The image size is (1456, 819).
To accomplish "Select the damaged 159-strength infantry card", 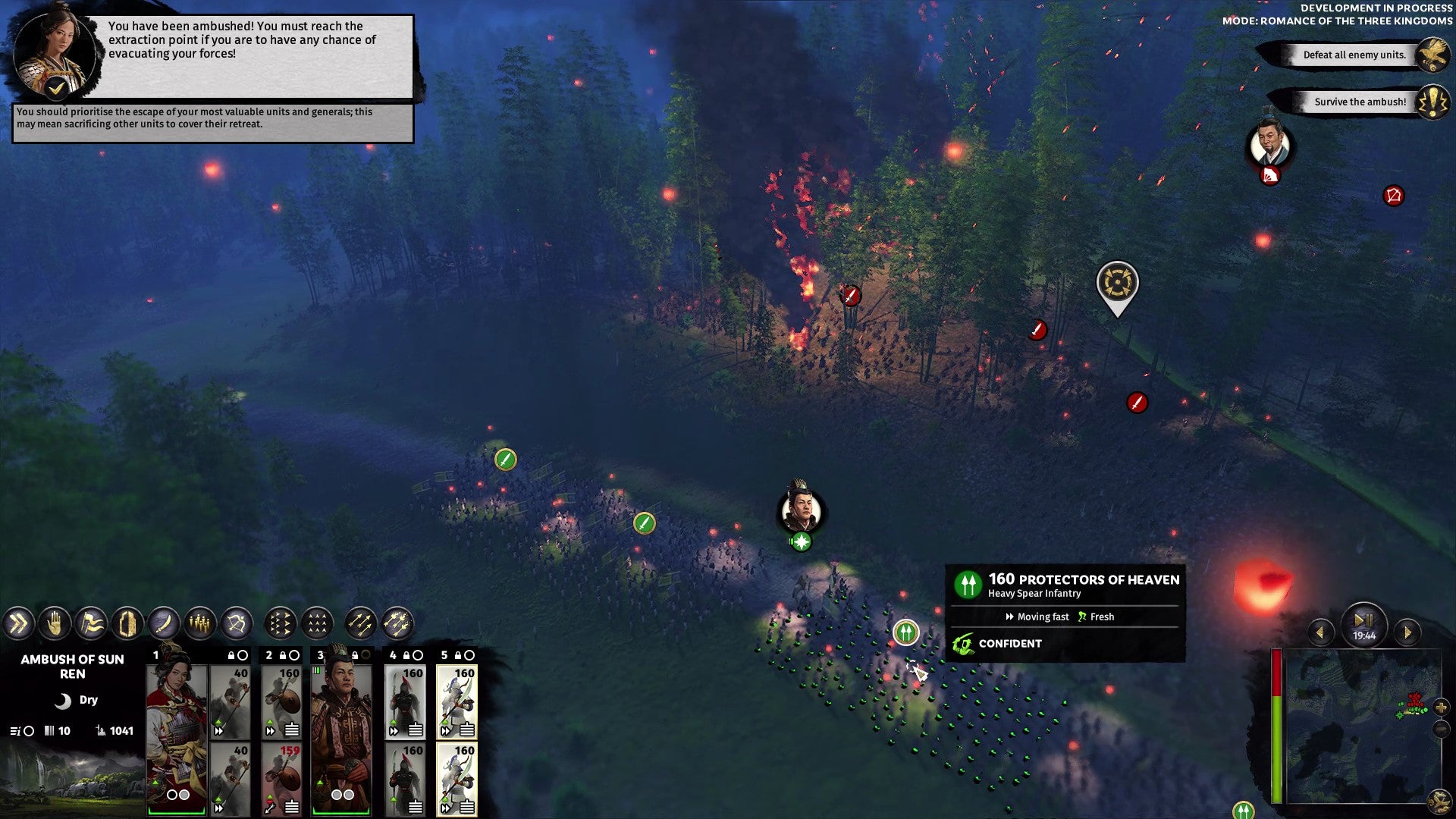I will pos(281,779).
